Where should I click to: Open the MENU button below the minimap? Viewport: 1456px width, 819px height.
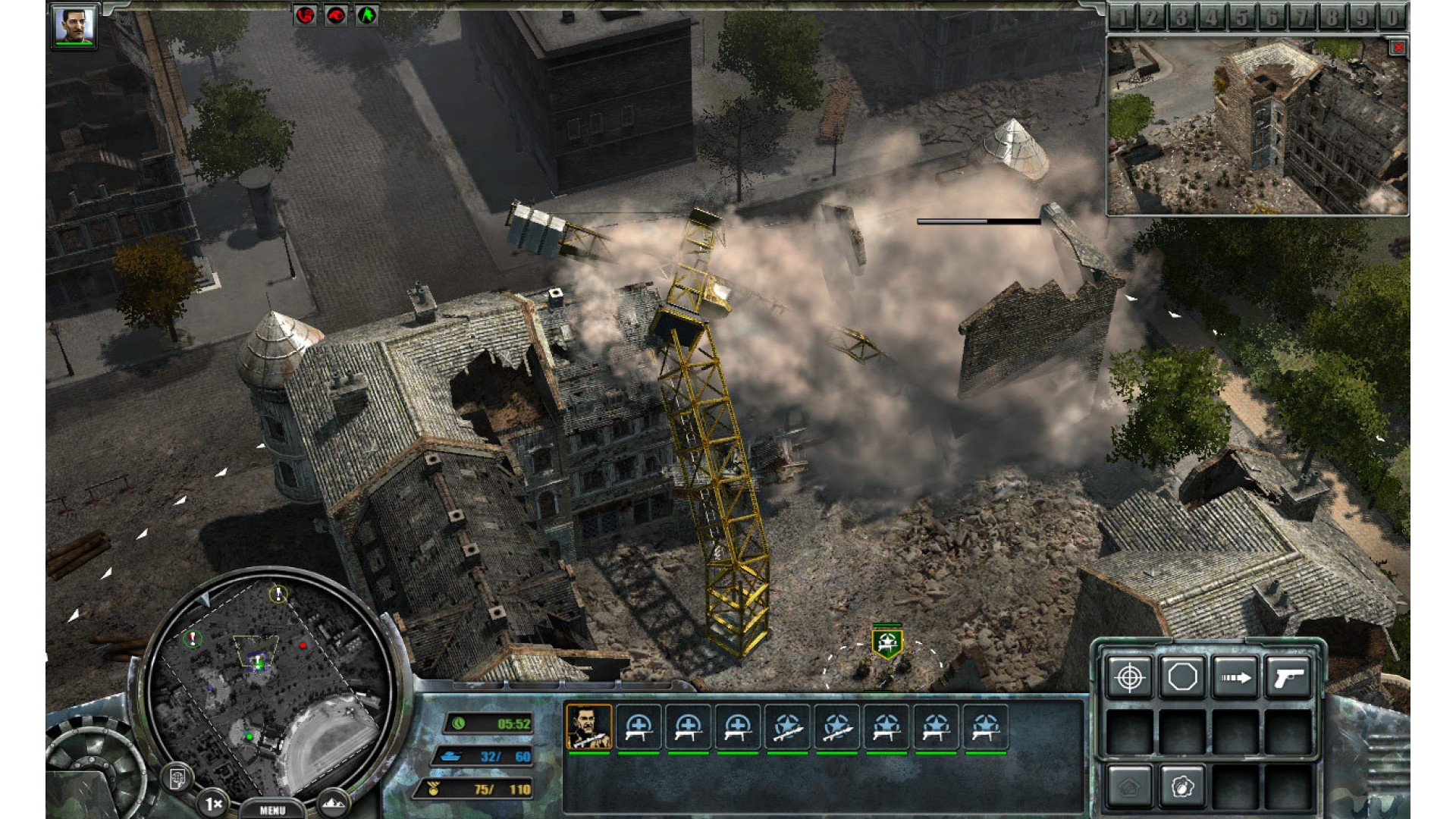tap(272, 810)
